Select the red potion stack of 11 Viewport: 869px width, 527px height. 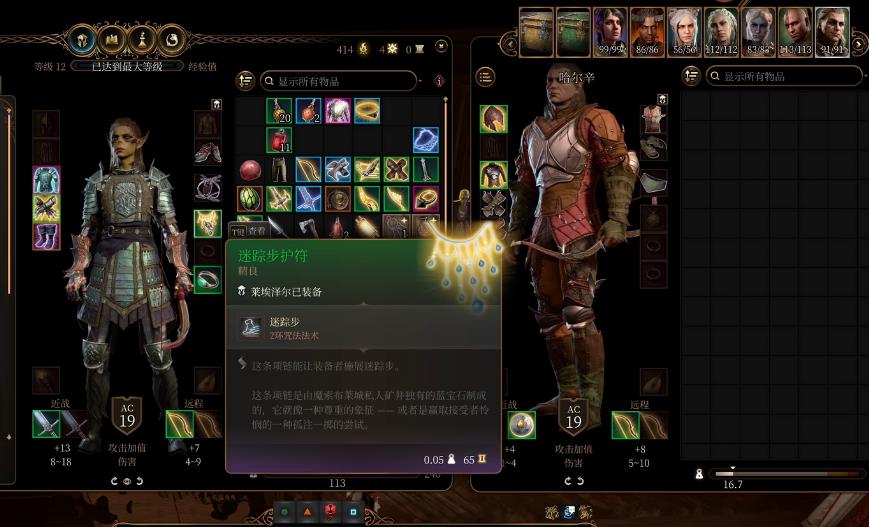point(279,140)
